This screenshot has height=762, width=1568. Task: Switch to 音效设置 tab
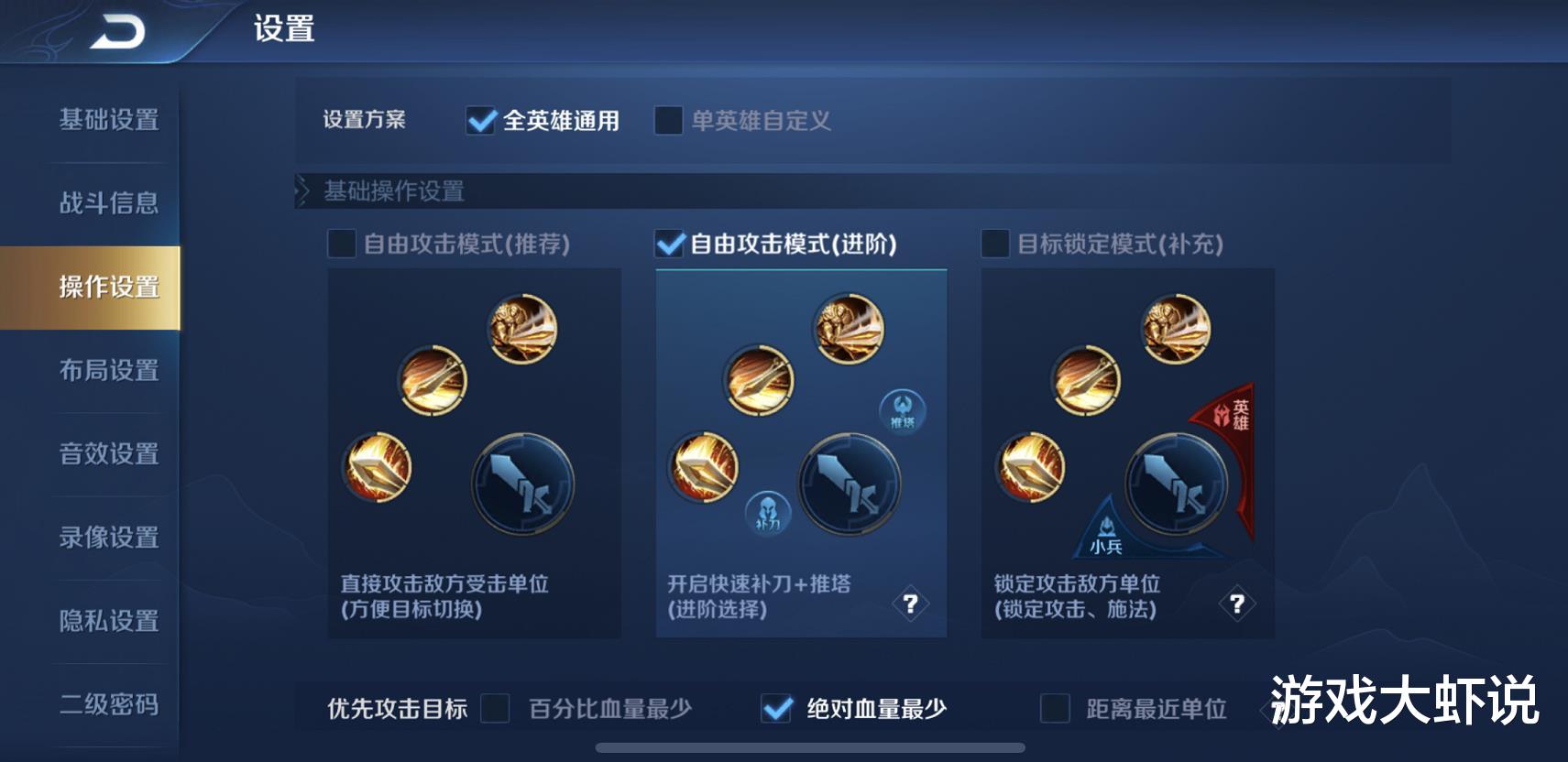pyautogui.click(x=110, y=454)
